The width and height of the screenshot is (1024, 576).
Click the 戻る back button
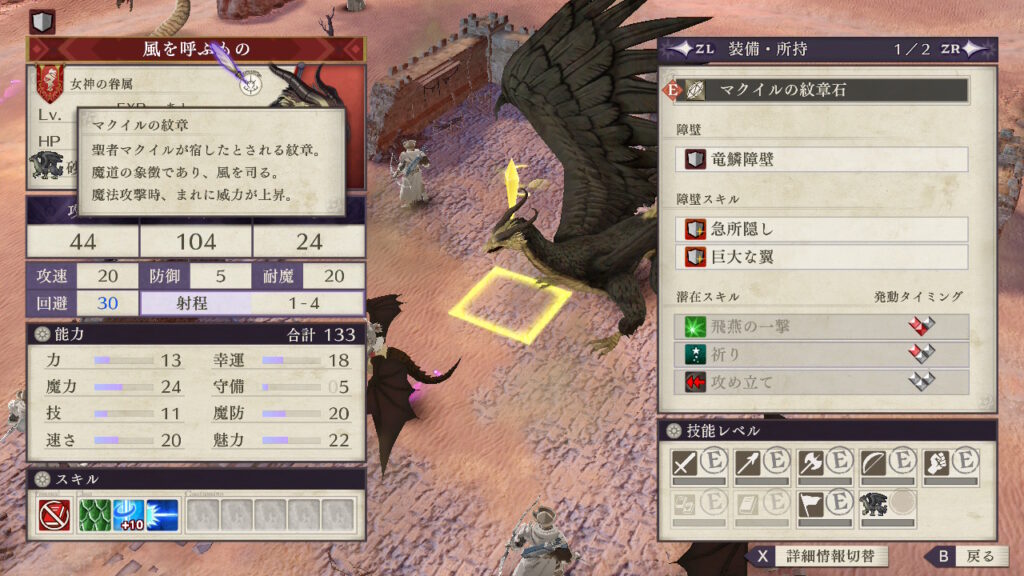(962, 556)
